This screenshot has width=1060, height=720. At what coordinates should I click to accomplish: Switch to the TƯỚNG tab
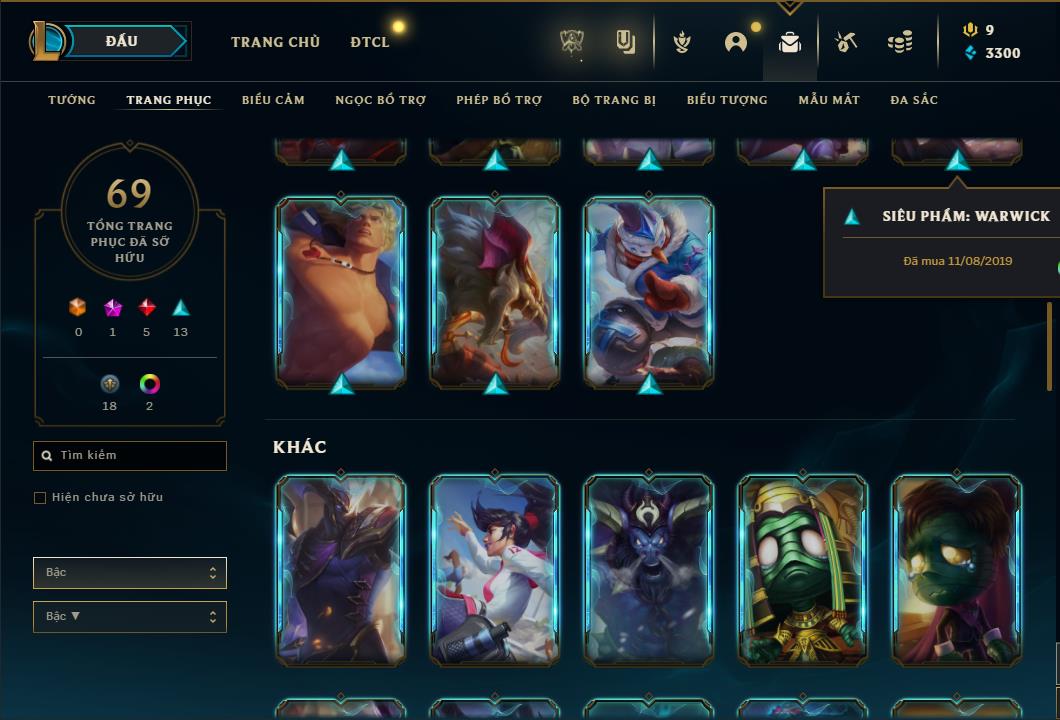click(72, 100)
